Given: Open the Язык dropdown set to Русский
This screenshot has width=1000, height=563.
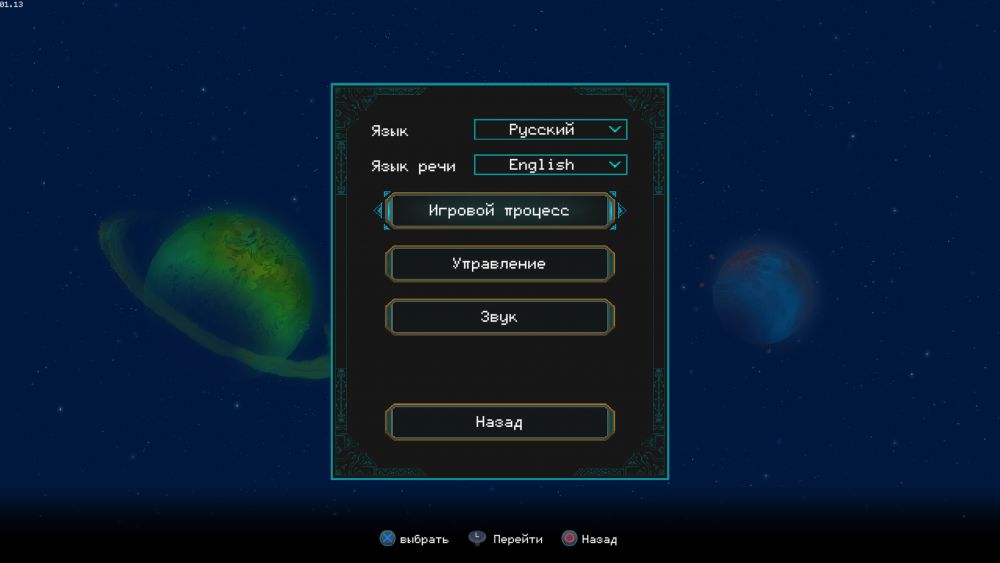Looking at the screenshot, I should point(550,130).
